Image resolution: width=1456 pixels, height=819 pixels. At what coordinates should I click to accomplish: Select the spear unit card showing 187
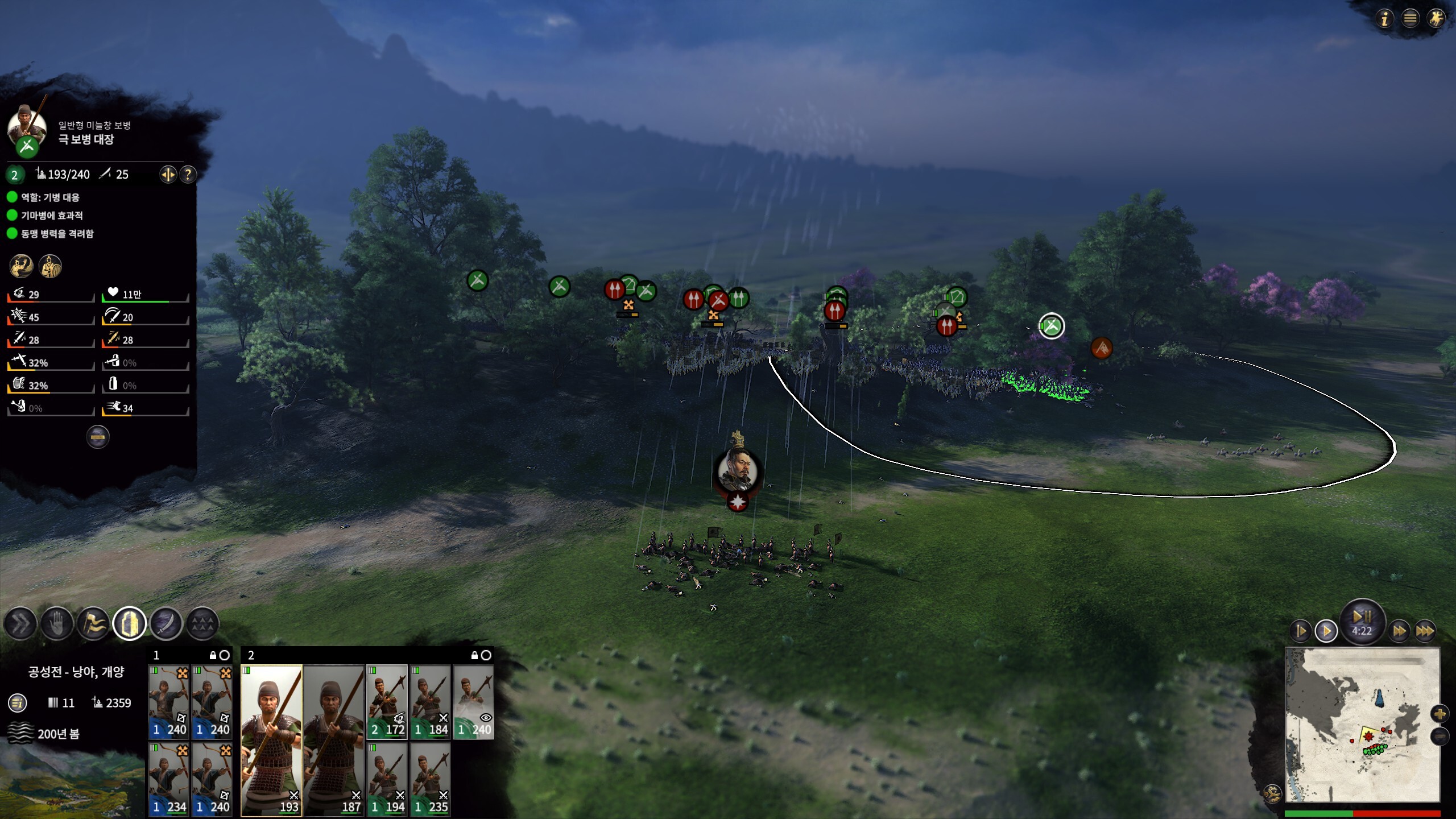pyautogui.click(x=334, y=741)
